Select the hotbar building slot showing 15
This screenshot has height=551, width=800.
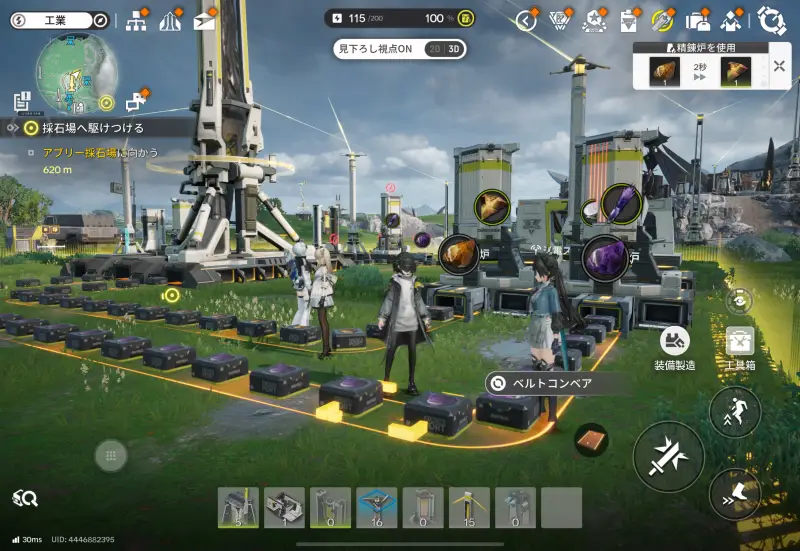tap(469, 507)
